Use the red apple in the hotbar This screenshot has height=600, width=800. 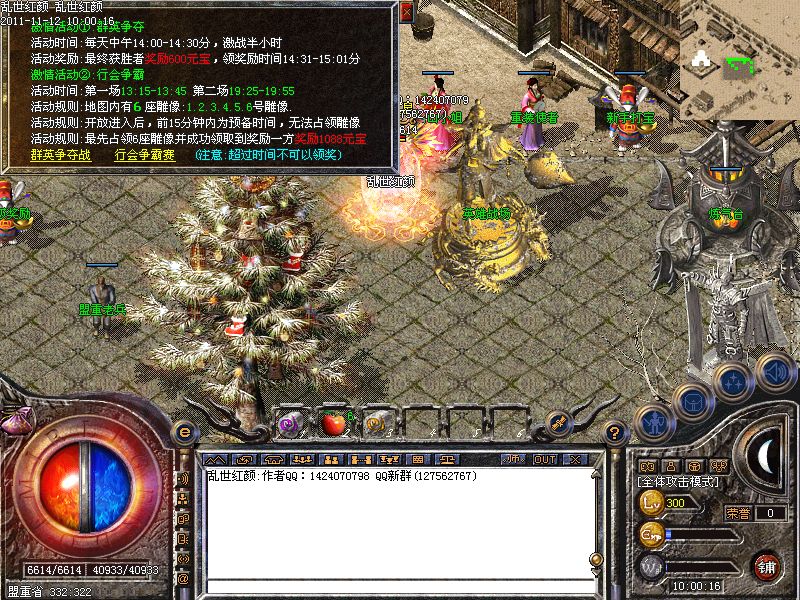tap(334, 424)
